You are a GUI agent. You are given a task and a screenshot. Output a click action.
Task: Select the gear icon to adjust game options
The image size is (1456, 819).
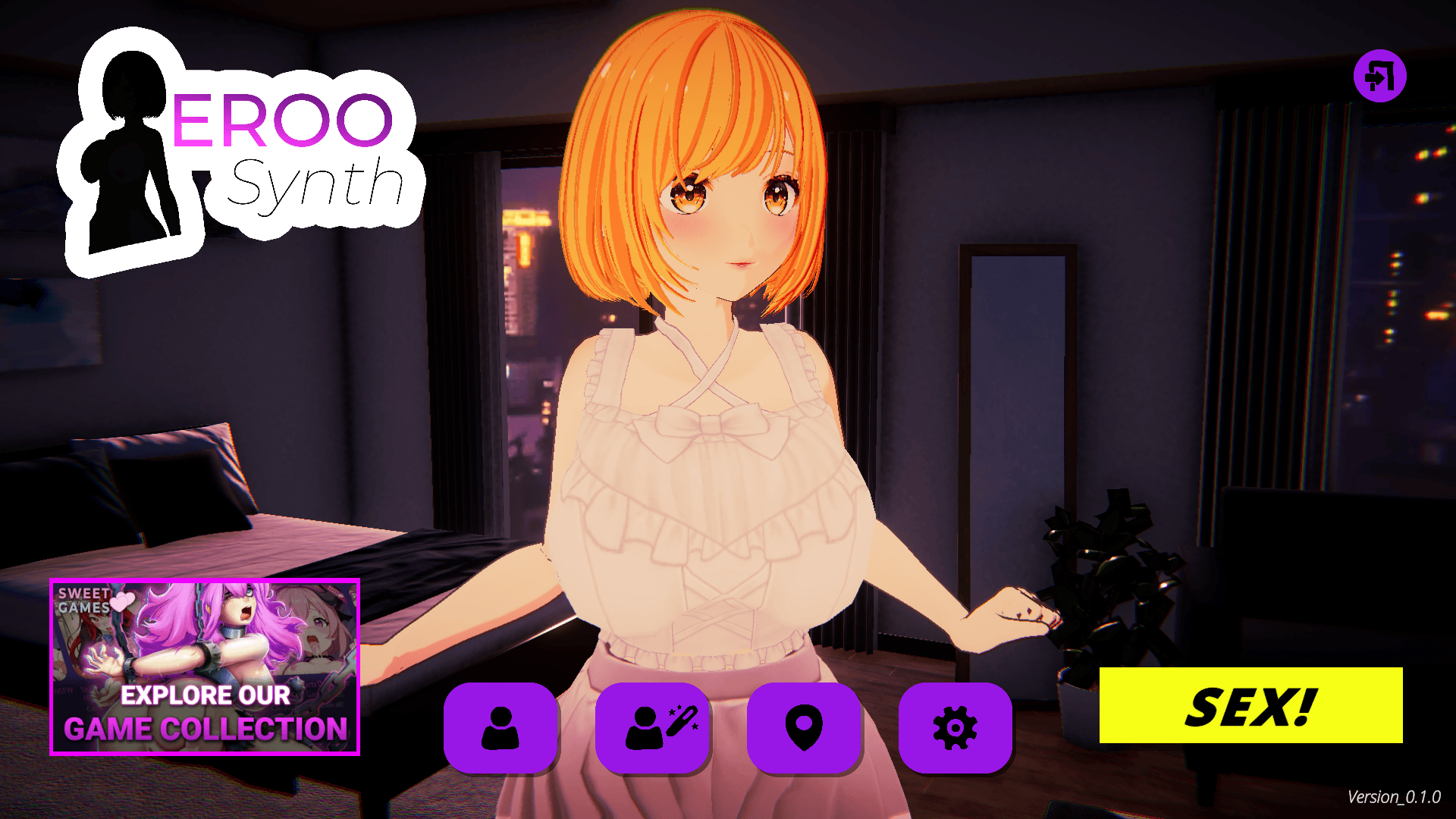[x=956, y=726]
